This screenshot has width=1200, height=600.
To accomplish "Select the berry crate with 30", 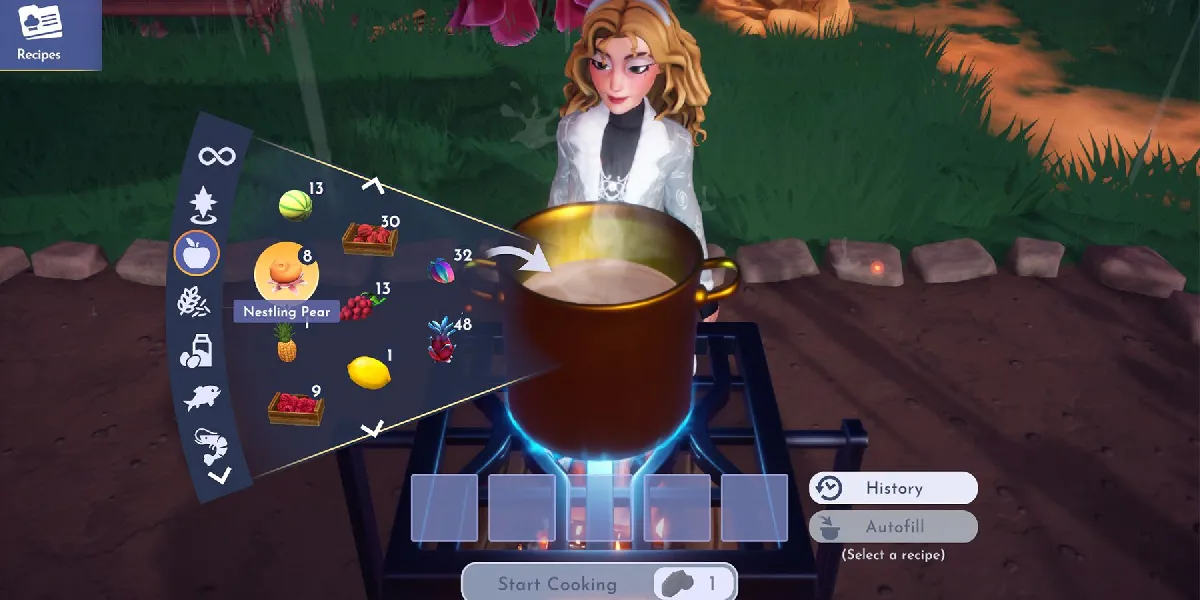I will pos(369,238).
